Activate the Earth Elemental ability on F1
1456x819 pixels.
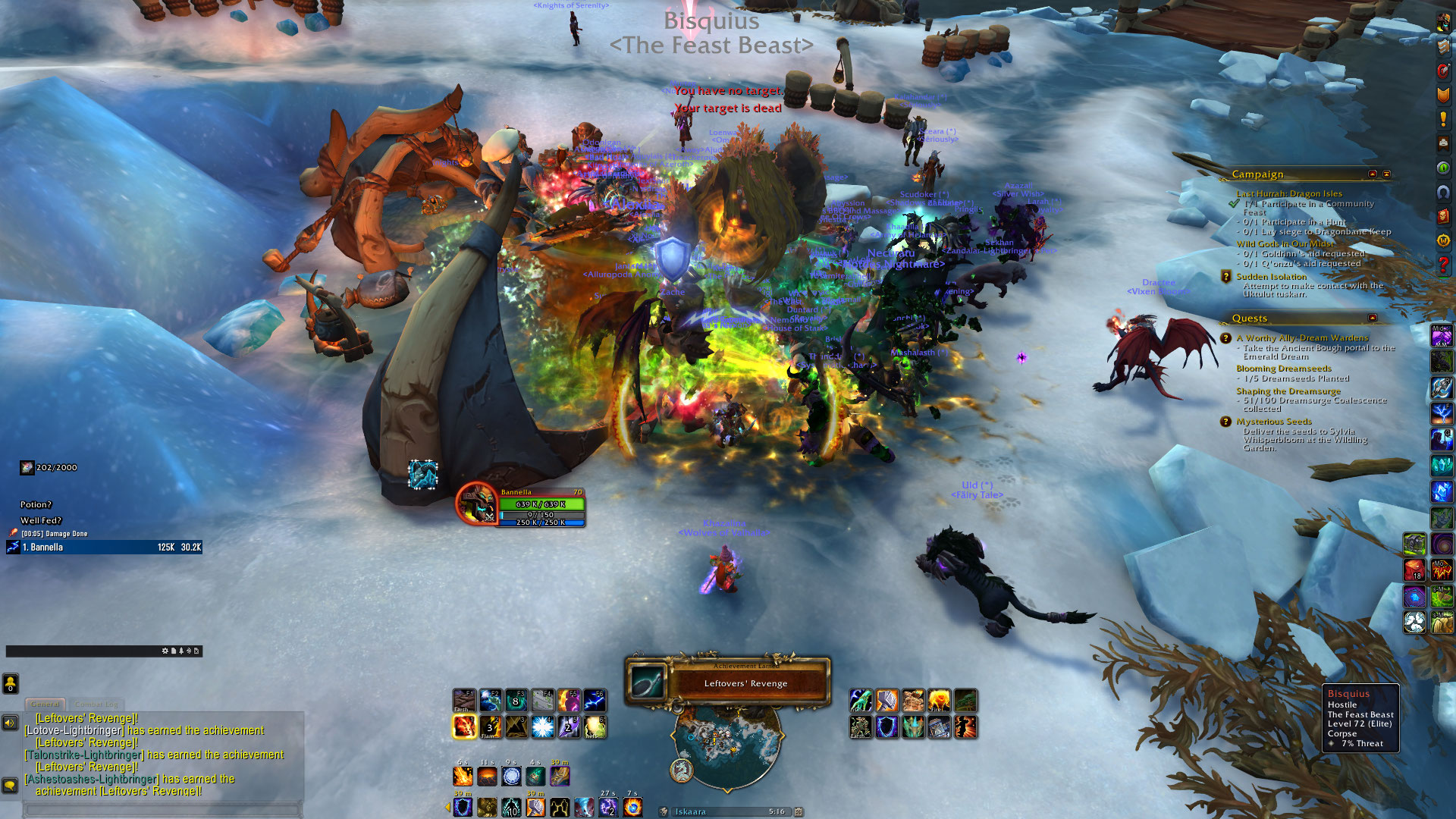pyautogui.click(x=464, y=701)
